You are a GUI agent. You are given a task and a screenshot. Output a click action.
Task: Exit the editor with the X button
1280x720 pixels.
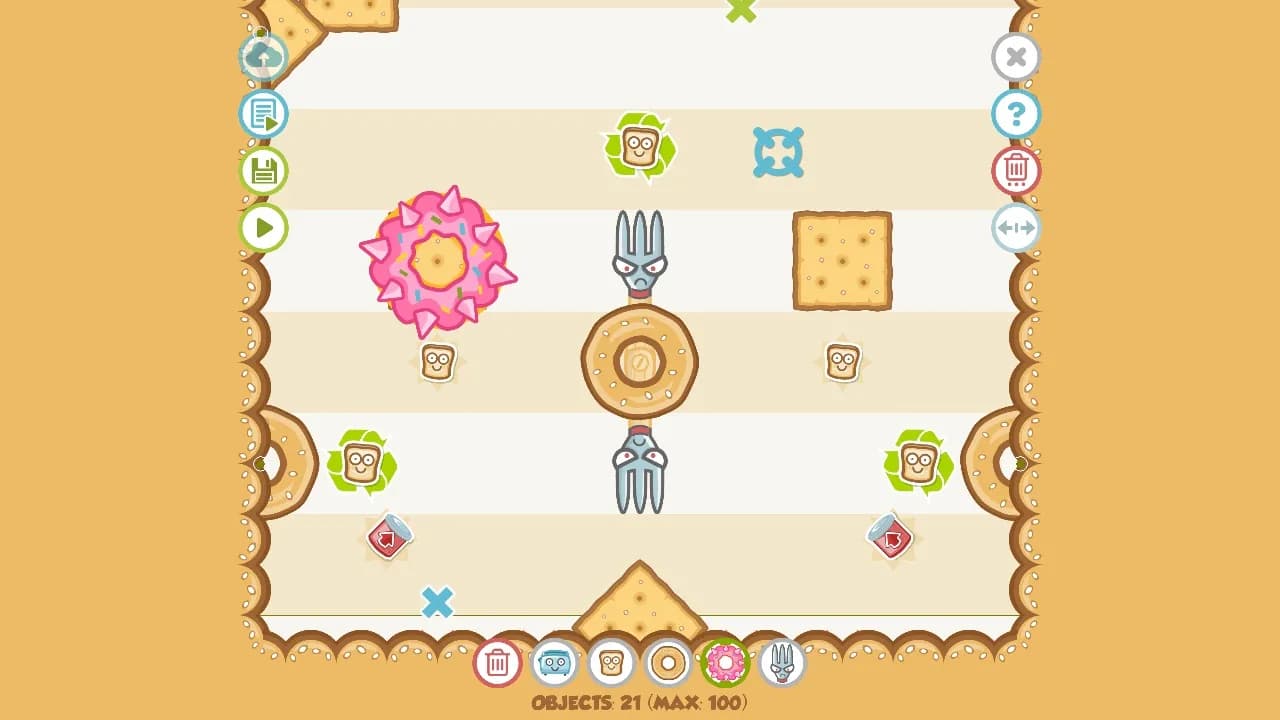pos(1016,57)
